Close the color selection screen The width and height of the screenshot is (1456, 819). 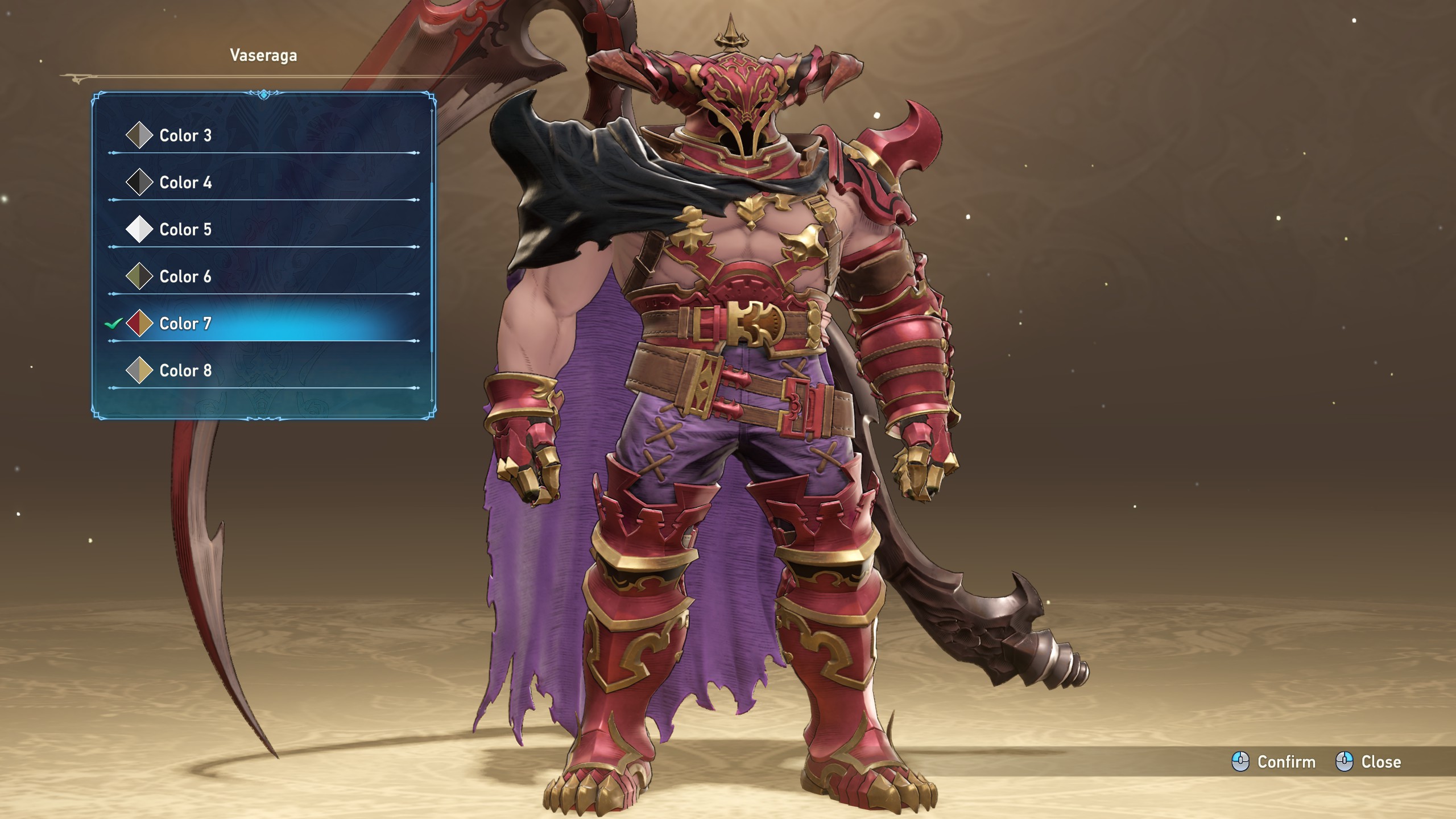pos(1368,762)
